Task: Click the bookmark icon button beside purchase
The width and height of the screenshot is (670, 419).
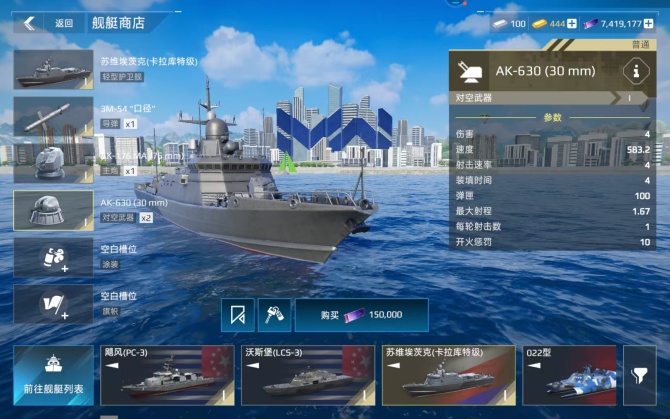Action: tap(237, 315)
